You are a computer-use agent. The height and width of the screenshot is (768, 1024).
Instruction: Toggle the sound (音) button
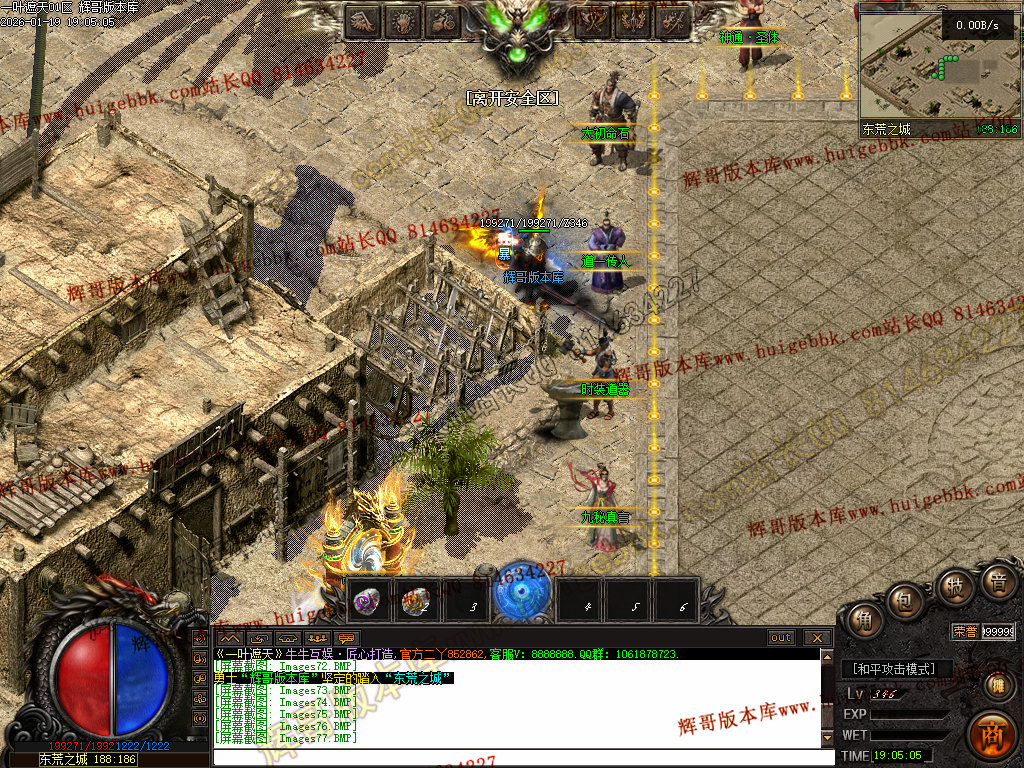[x=996, y=581]
